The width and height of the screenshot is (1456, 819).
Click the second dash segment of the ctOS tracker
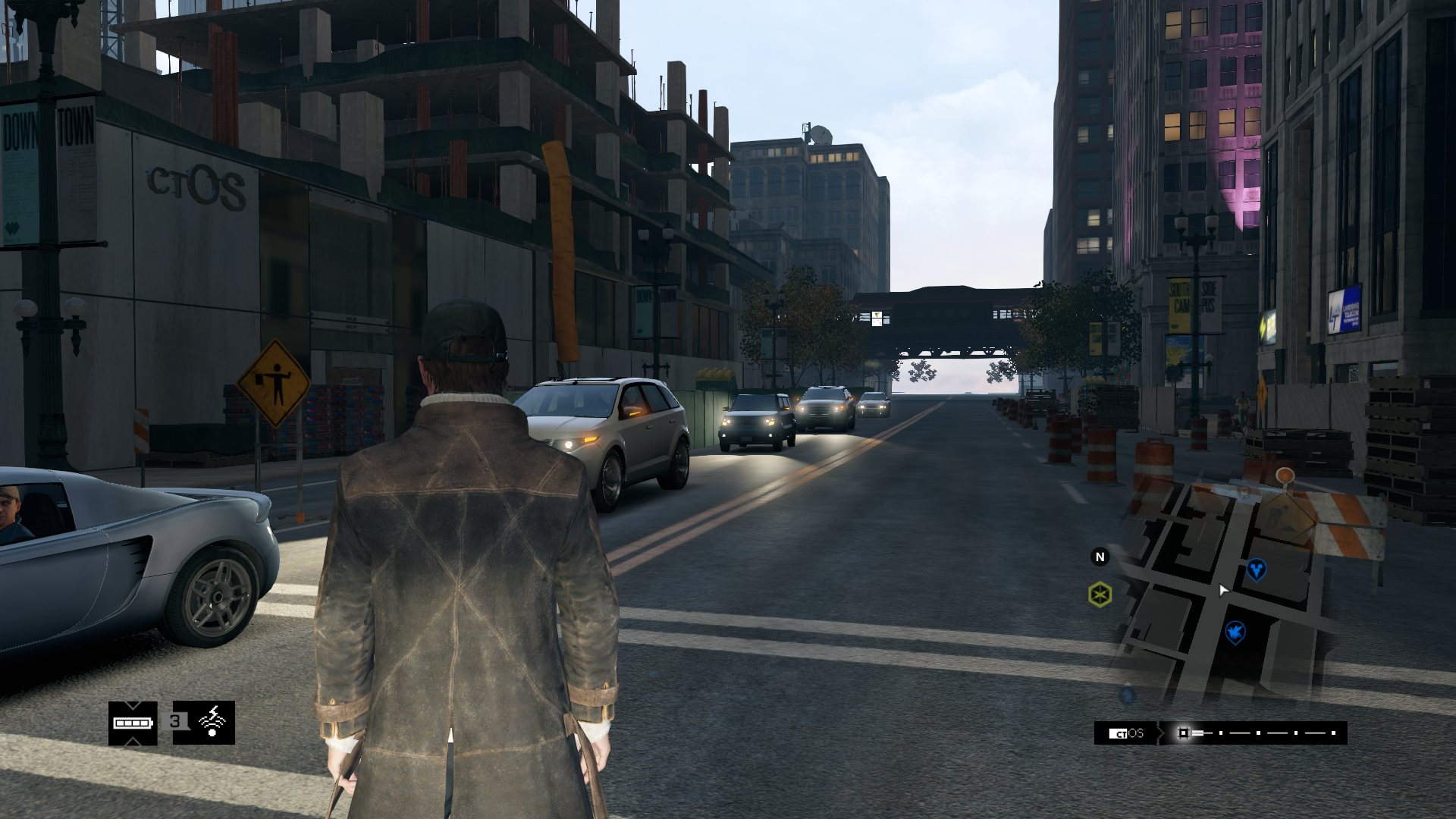[x=1239, y=732]
